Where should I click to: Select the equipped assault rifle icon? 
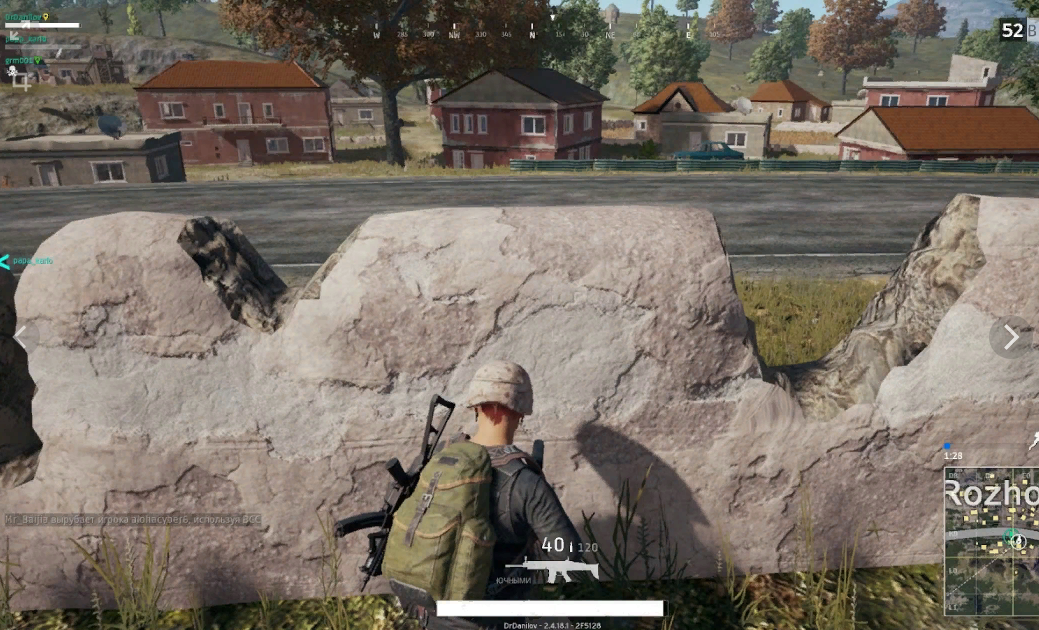click(x=551, y=570)
